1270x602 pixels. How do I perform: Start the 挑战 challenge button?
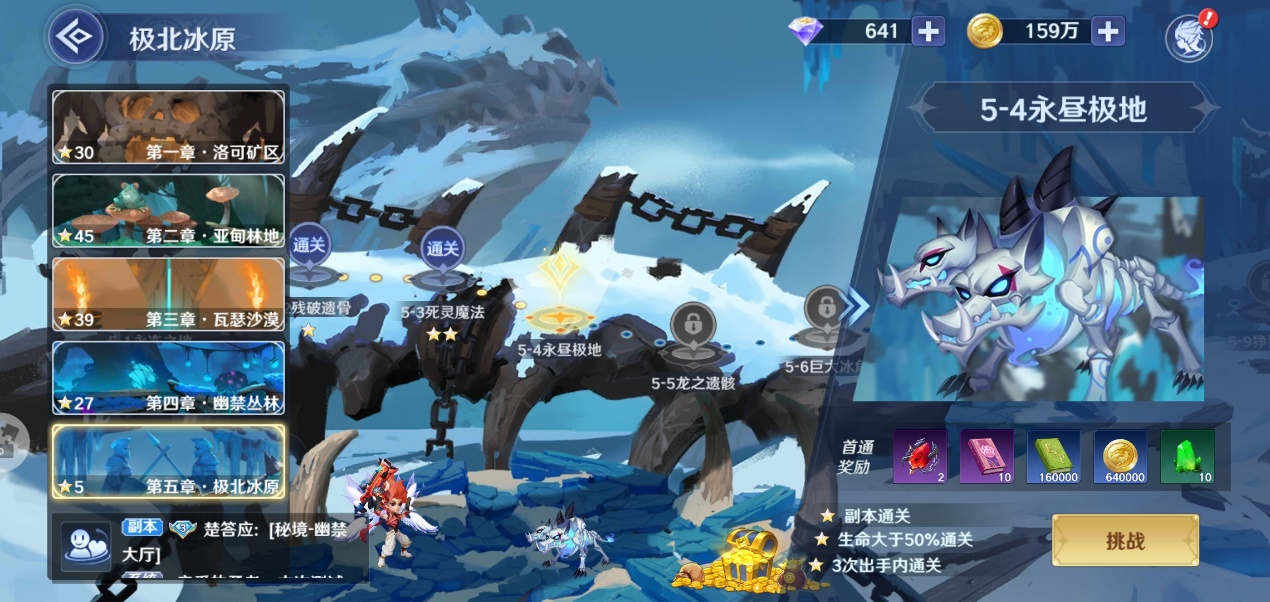click(x=1125, y=541)
